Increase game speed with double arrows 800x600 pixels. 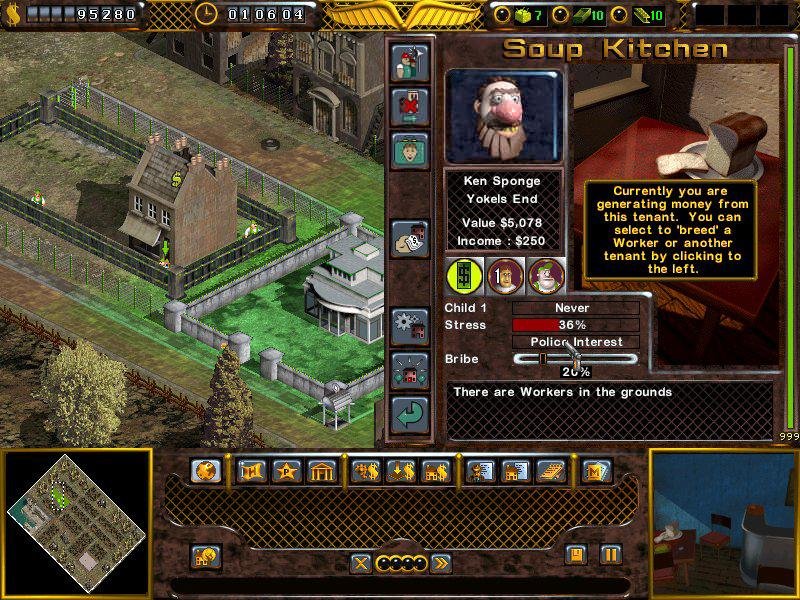tap(440, 564)
